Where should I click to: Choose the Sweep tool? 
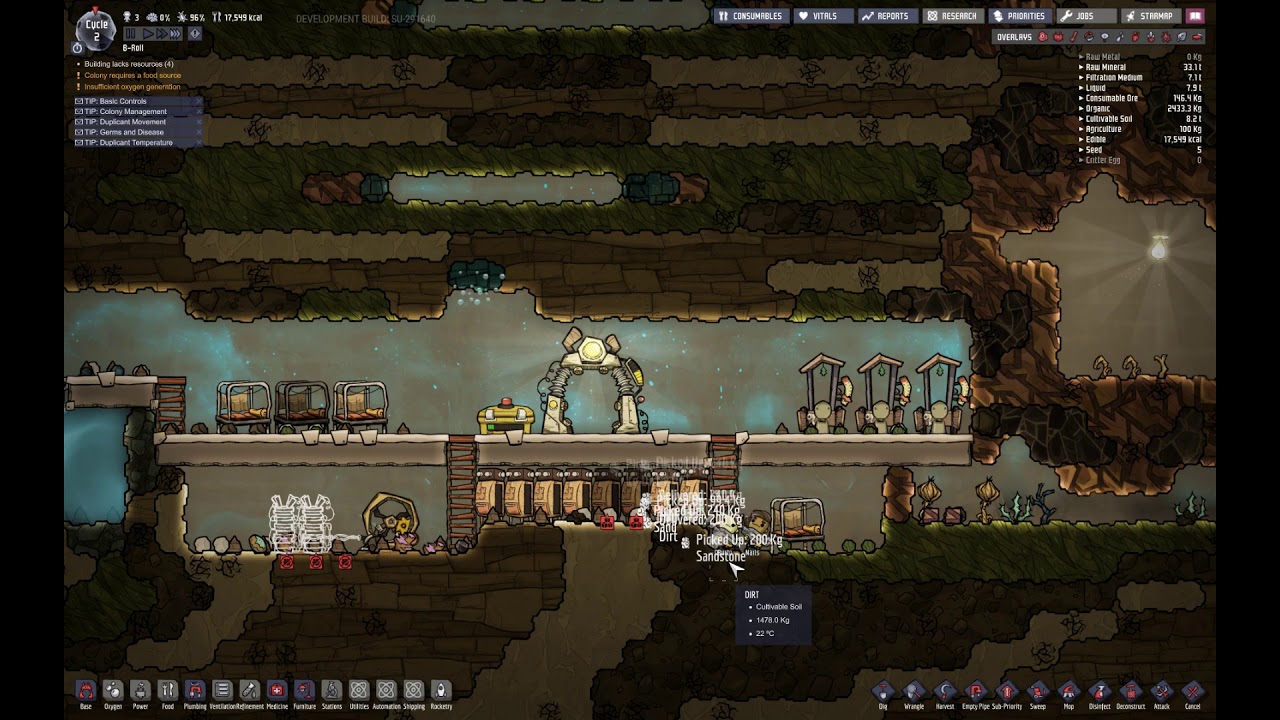pyautogui.click(x=1038, y=691)
